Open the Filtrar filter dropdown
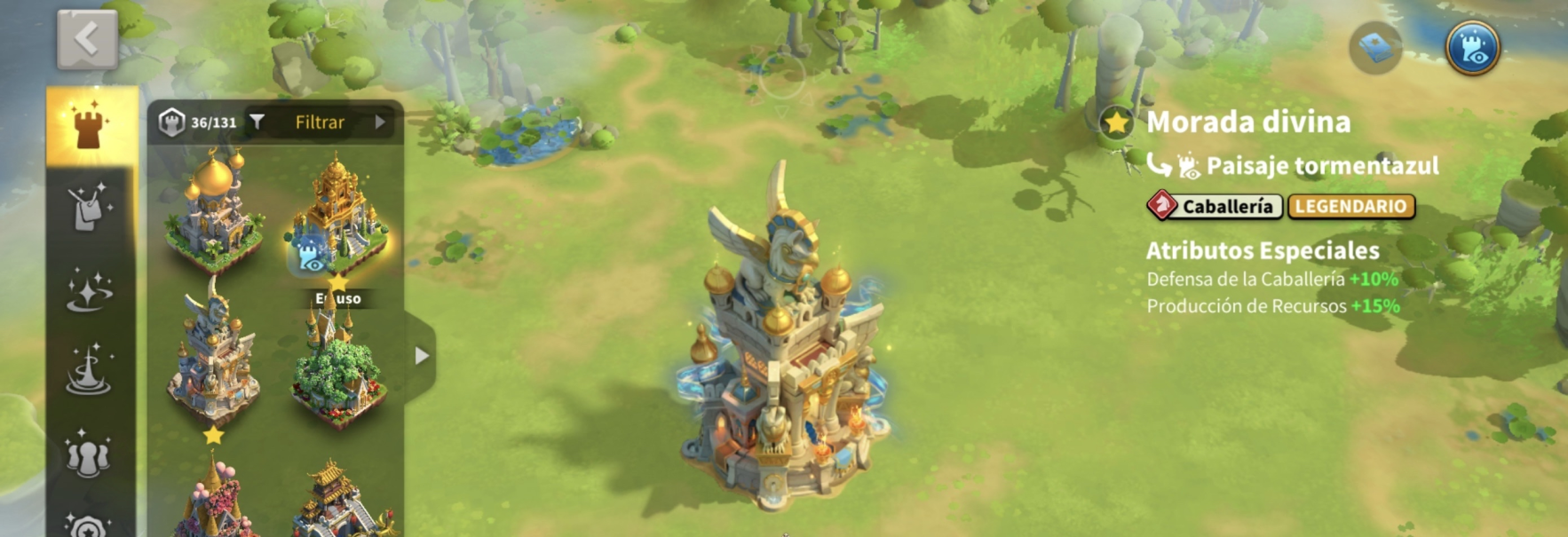The image size is (1568, 537). (x=320, y=122)
